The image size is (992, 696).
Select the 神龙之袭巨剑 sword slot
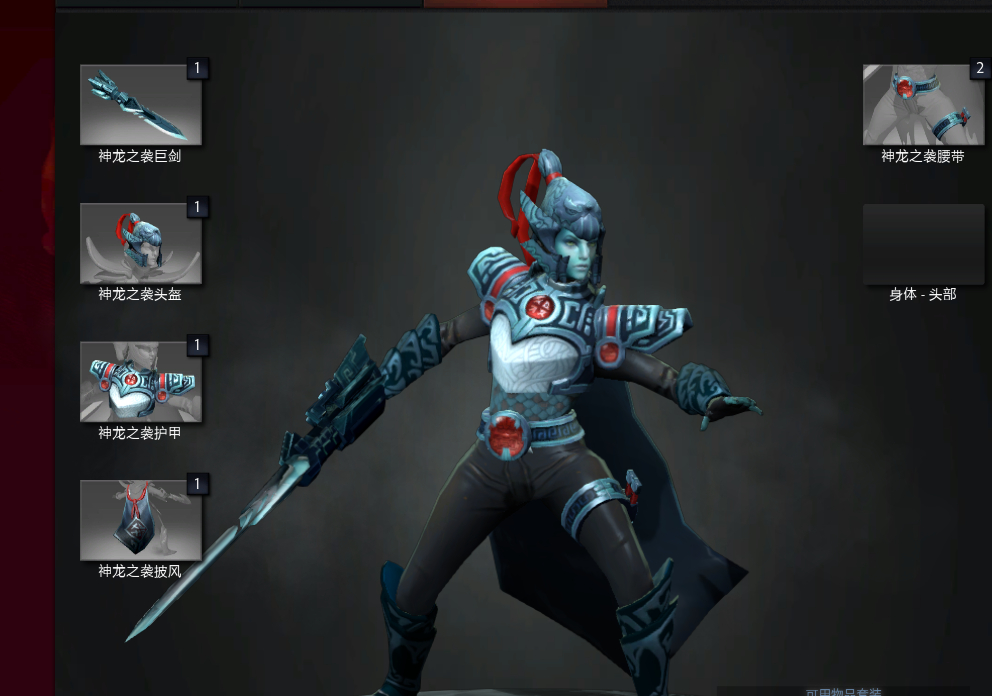click(140, 105)
